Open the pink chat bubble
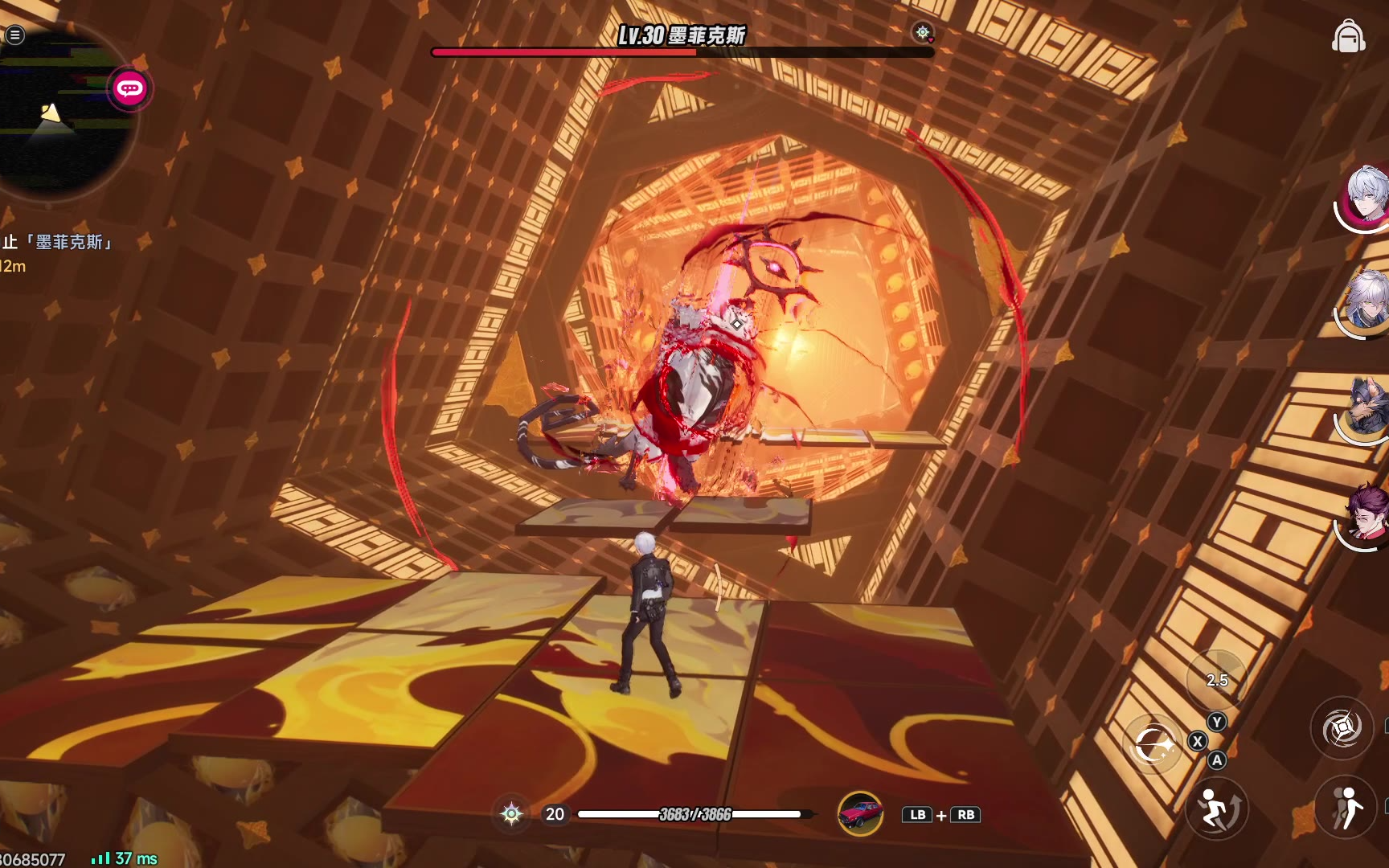 coord(129,88)
